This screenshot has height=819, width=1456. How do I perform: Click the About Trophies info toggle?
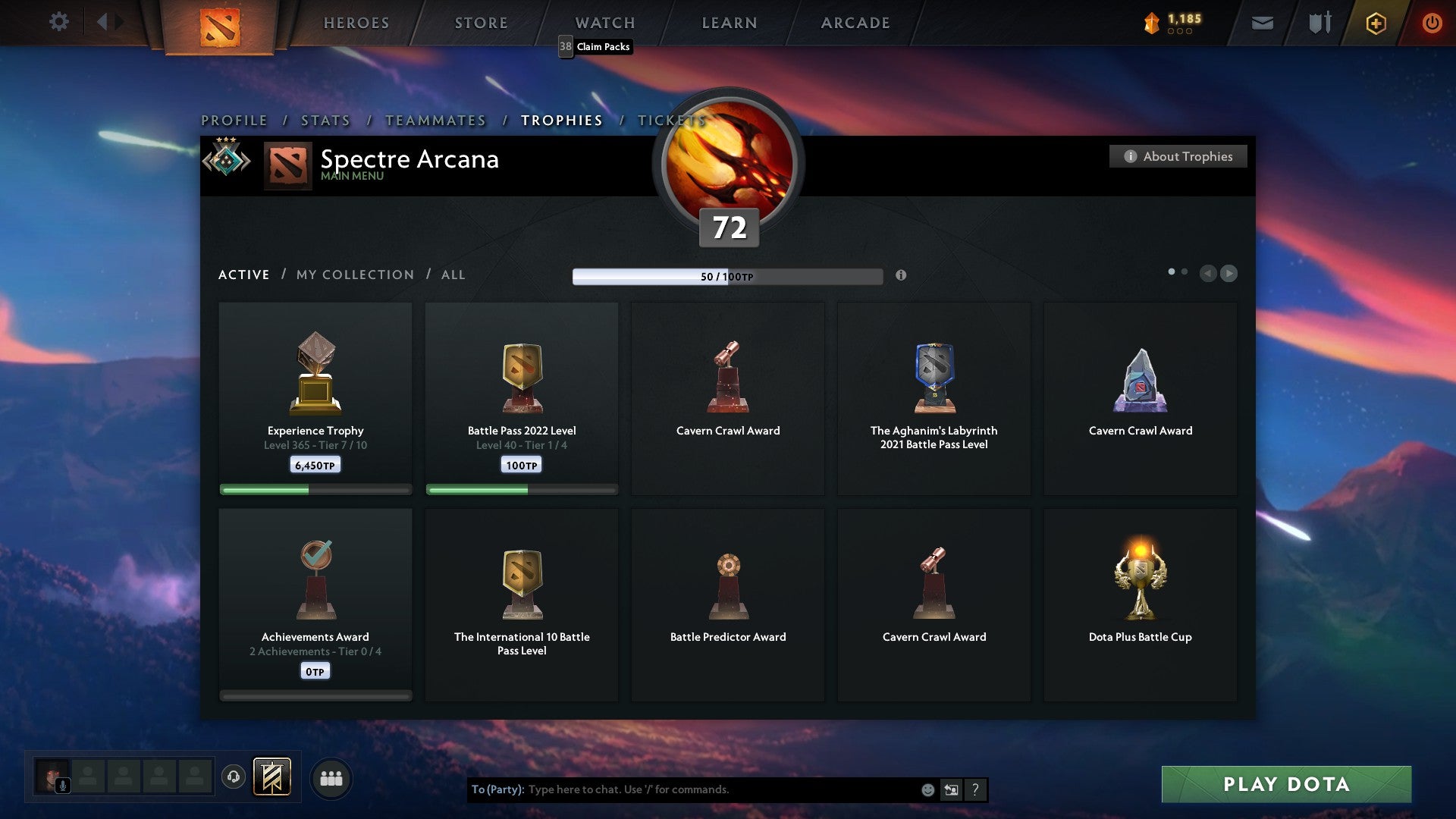pos(1178,156)
